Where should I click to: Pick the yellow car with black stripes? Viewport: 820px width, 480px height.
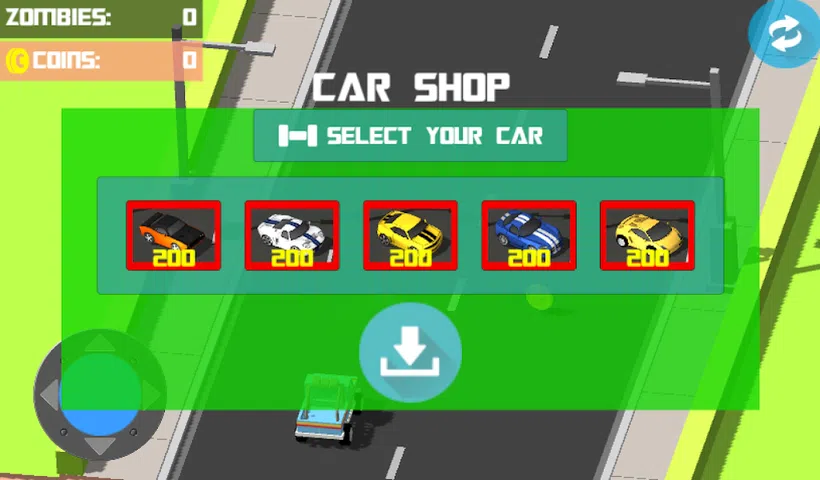point(410,235)
